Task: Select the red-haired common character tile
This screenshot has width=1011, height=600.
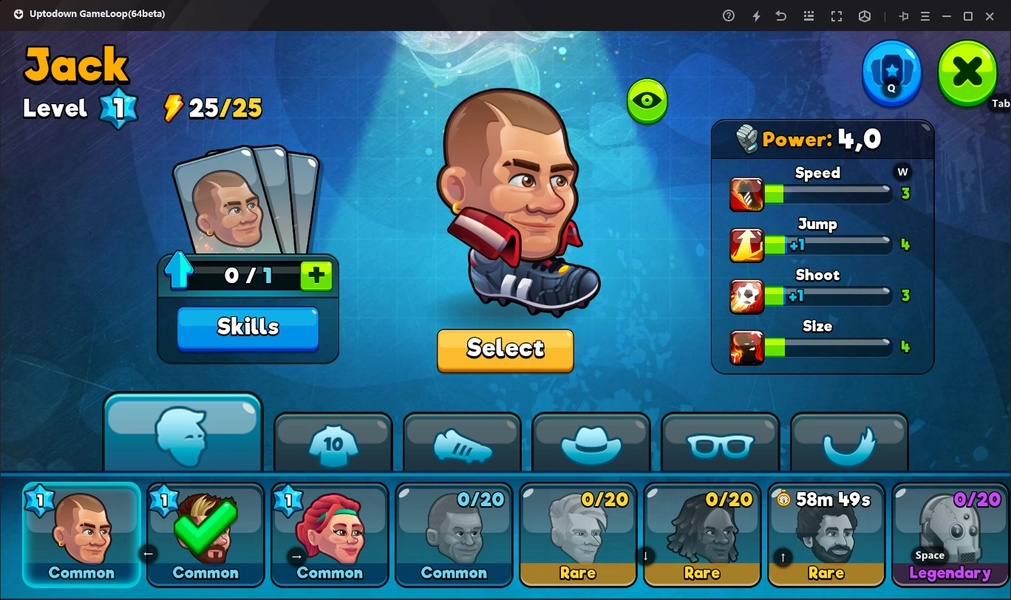Action: 330,535
